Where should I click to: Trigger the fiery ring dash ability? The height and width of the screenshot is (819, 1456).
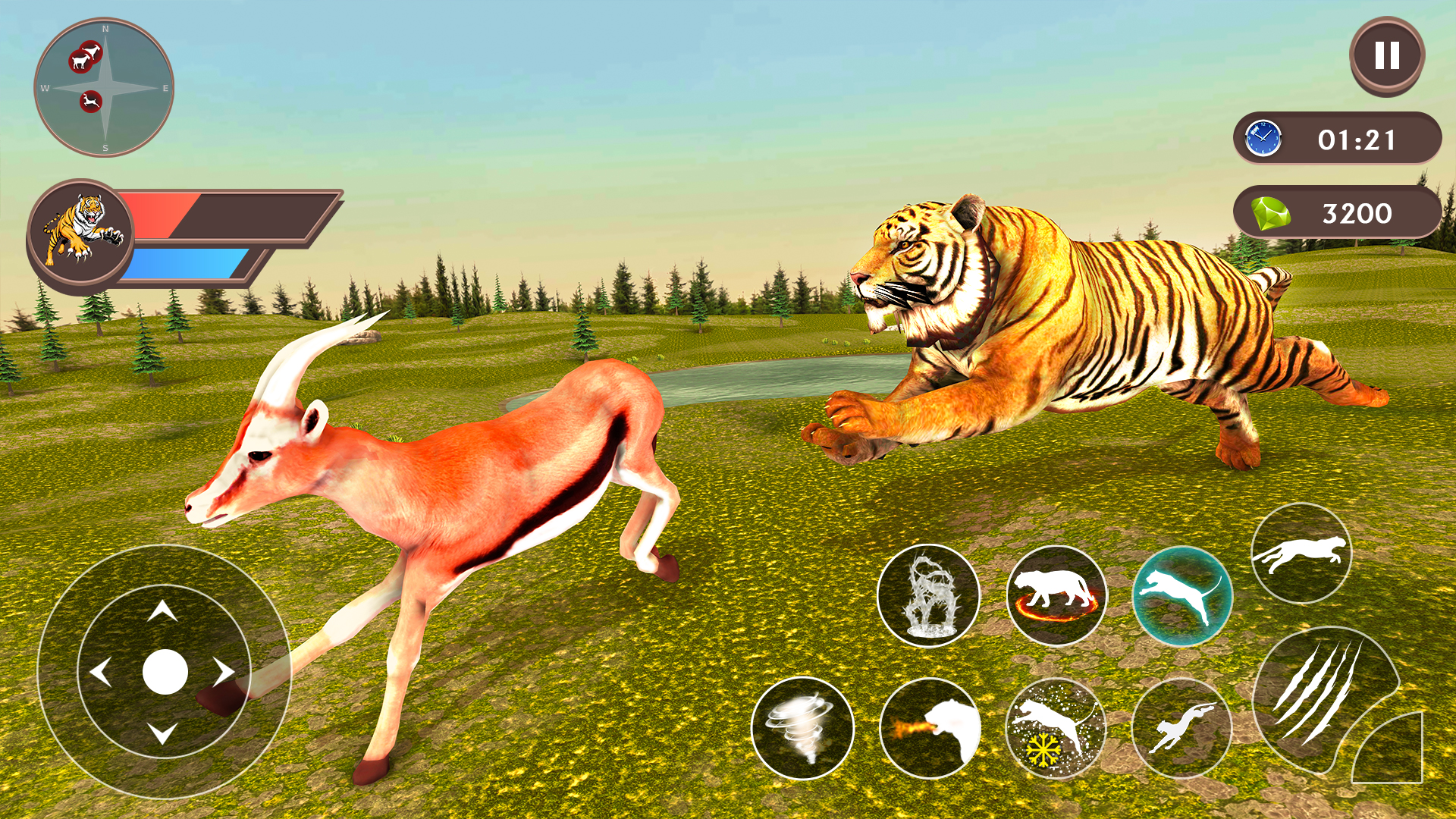pyautogui.click(x=1059, y=595)
